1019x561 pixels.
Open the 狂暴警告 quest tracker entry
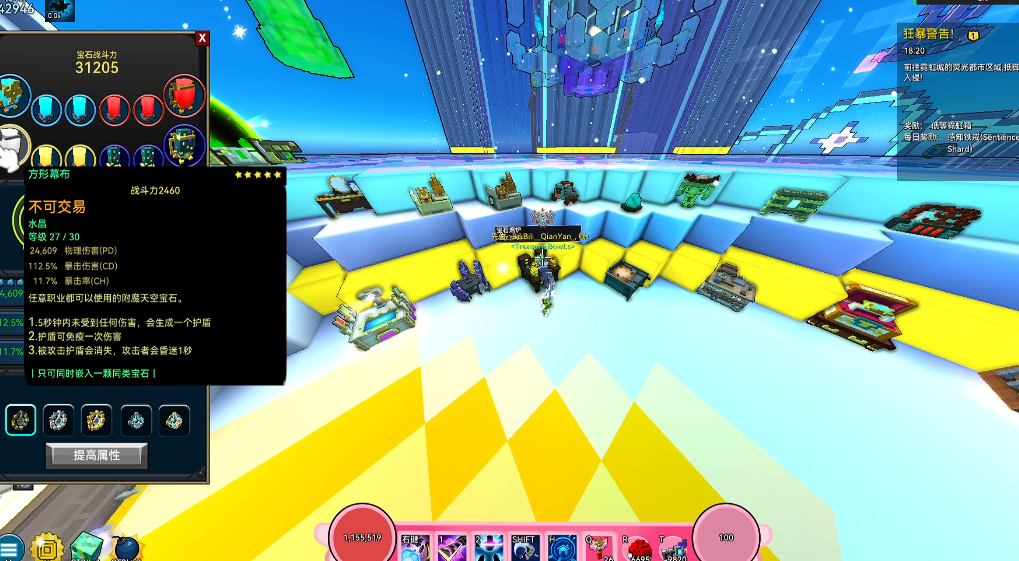click(929, 34)
